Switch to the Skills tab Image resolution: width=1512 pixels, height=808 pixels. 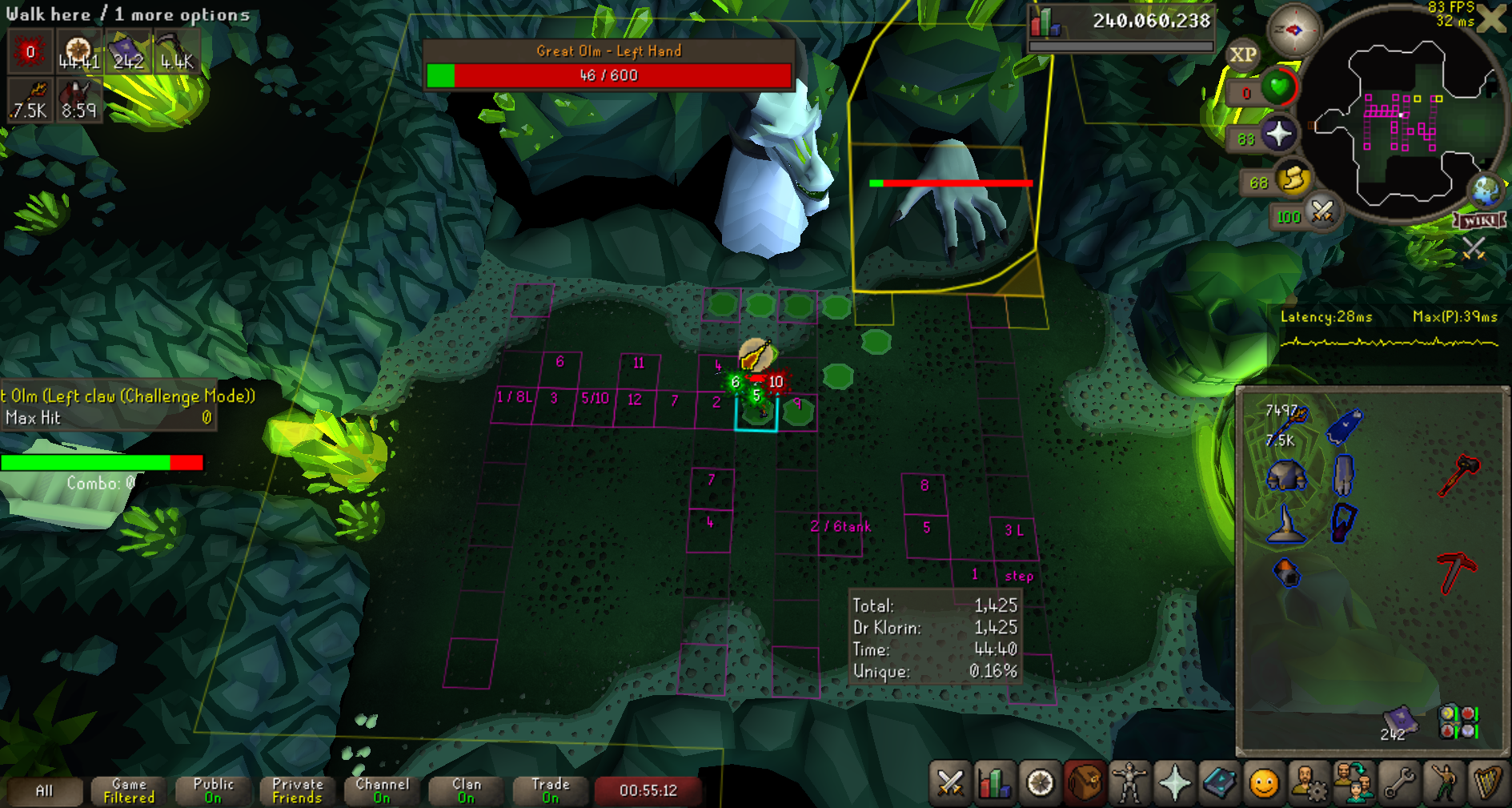[995, 783]
